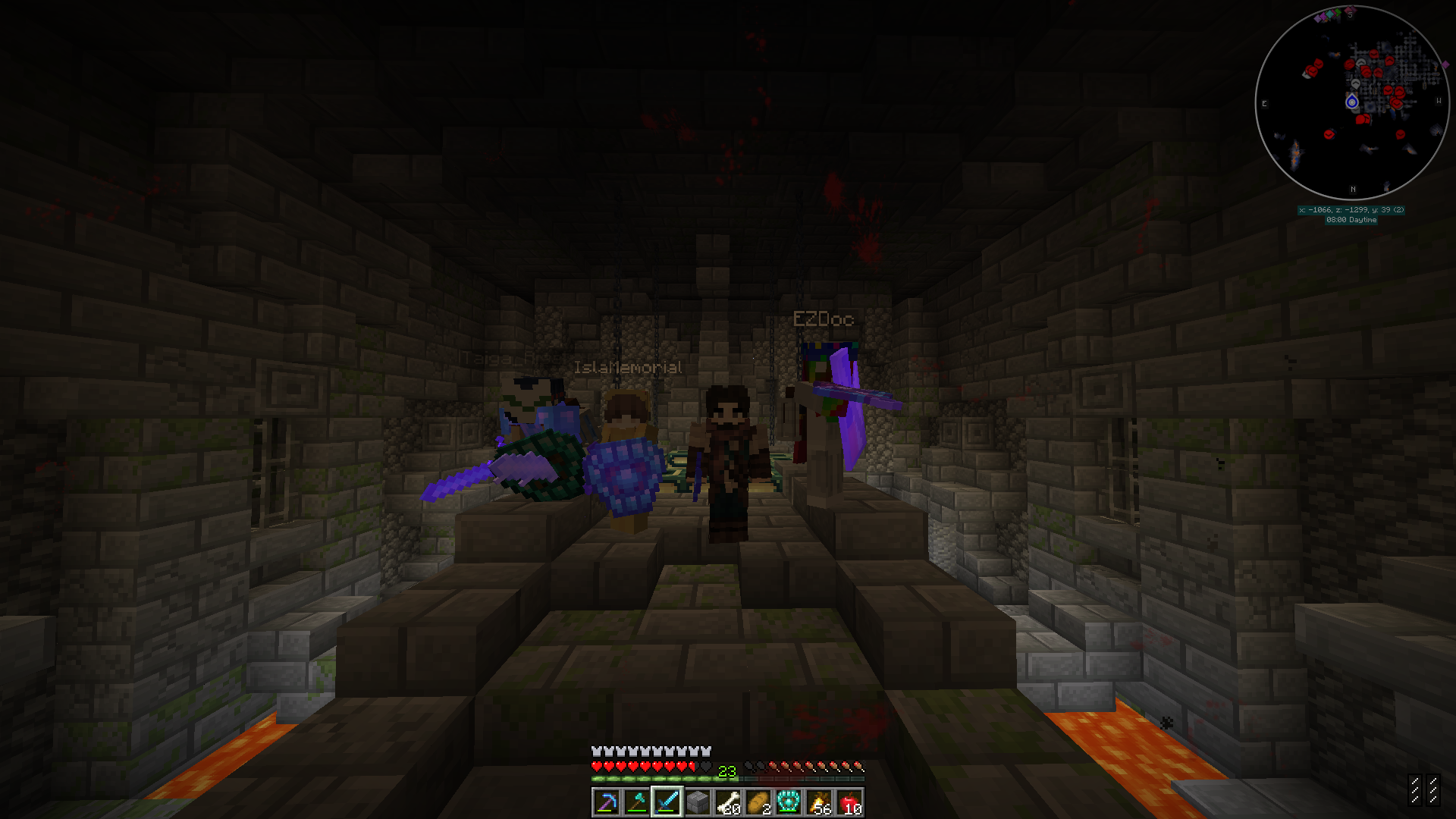Click the N compass marker on the minimap
The width and height of the screenshot is (1456, 819).
pos(1353,189)
